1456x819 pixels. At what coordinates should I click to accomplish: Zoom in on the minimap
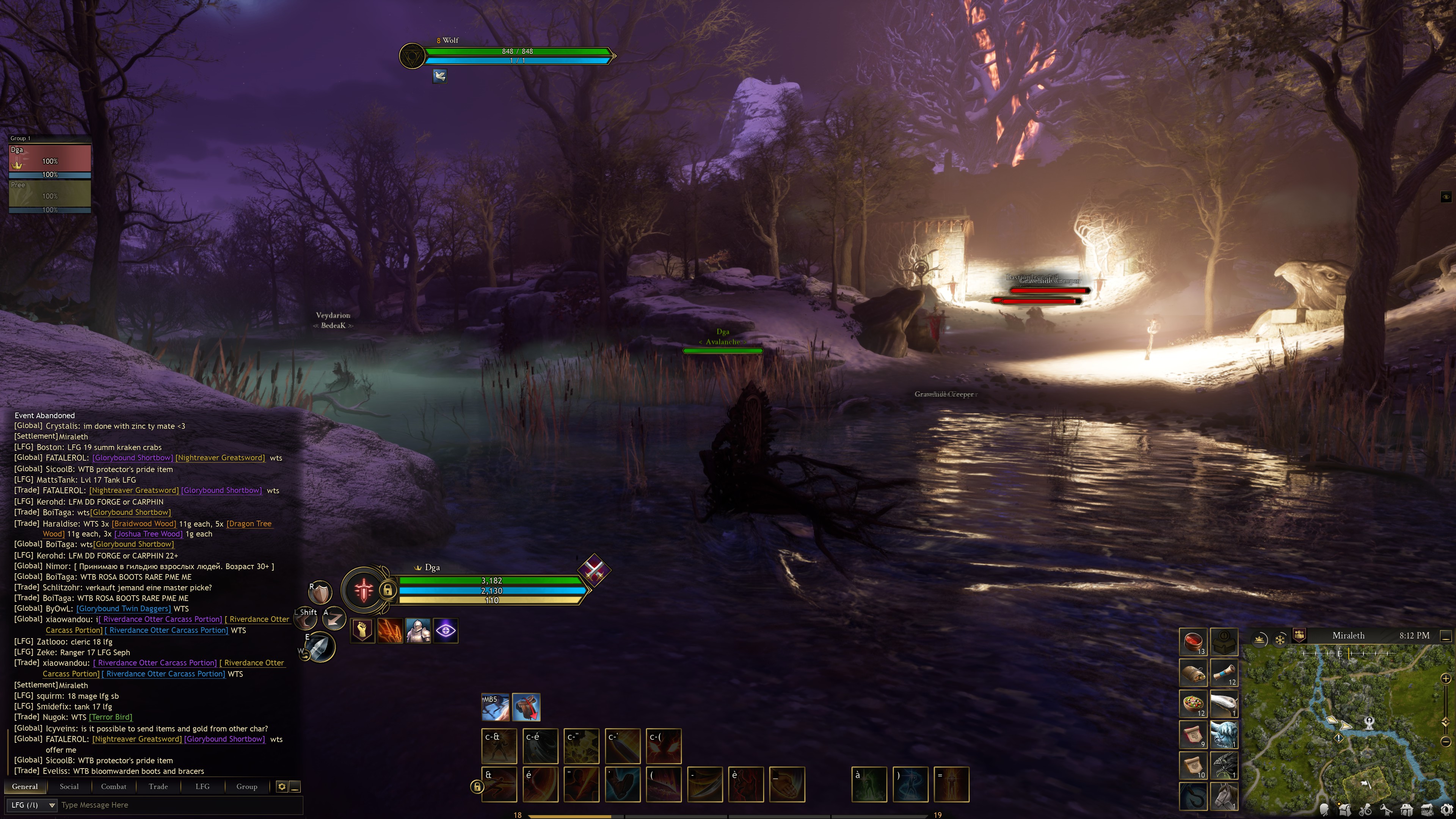click(x=1446, y=678)
